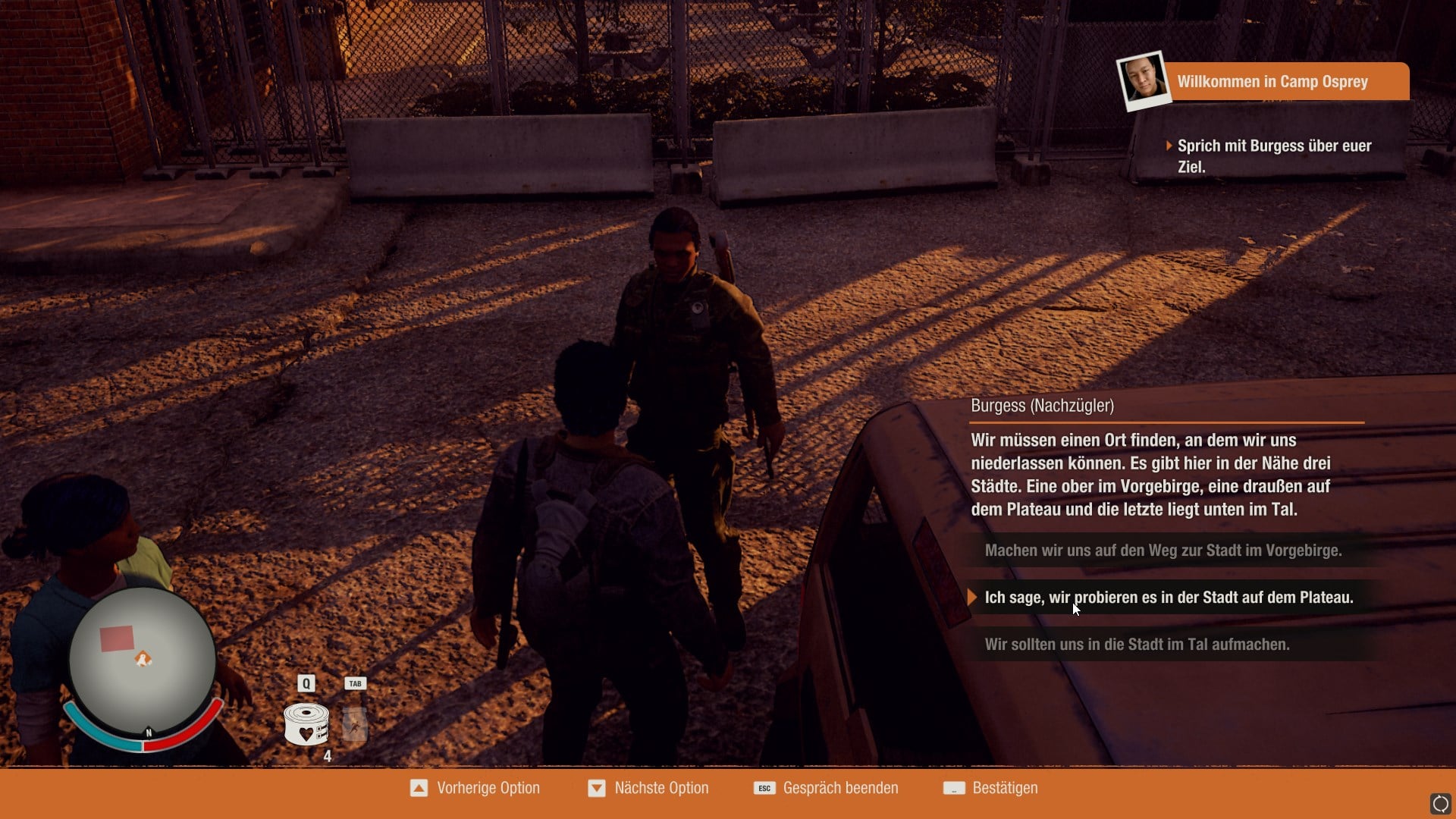
Task: Click the Bestätigen confirm button
Action: [990, 789]
